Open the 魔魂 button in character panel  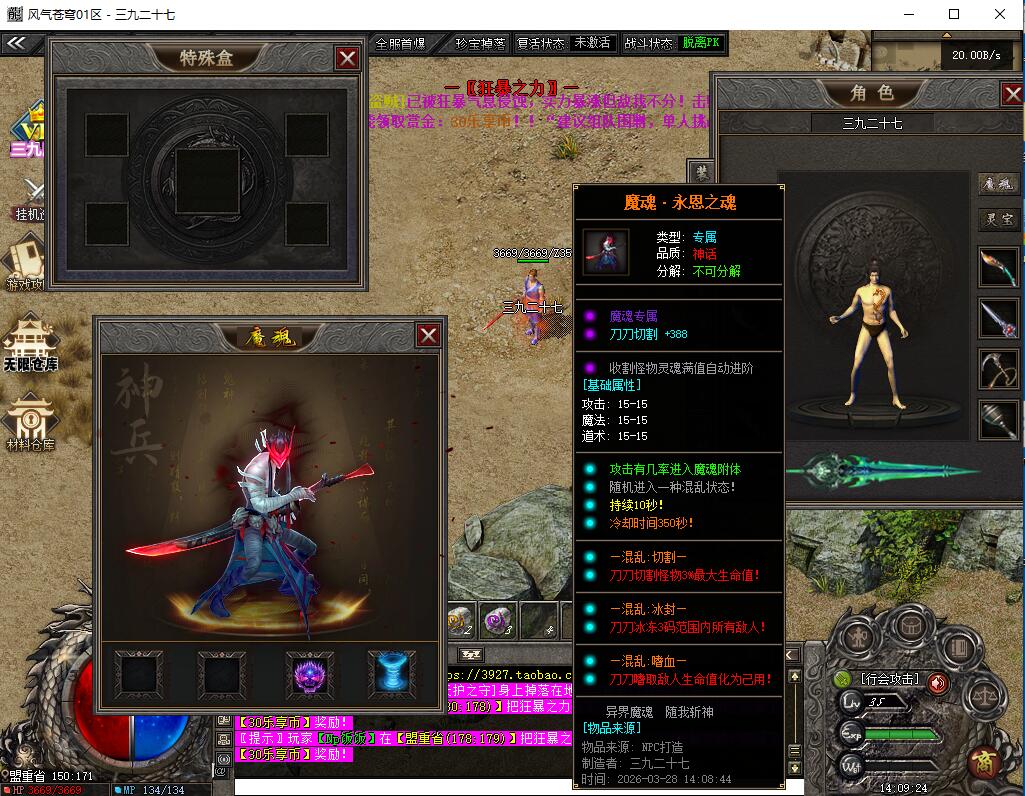point(998,185)
